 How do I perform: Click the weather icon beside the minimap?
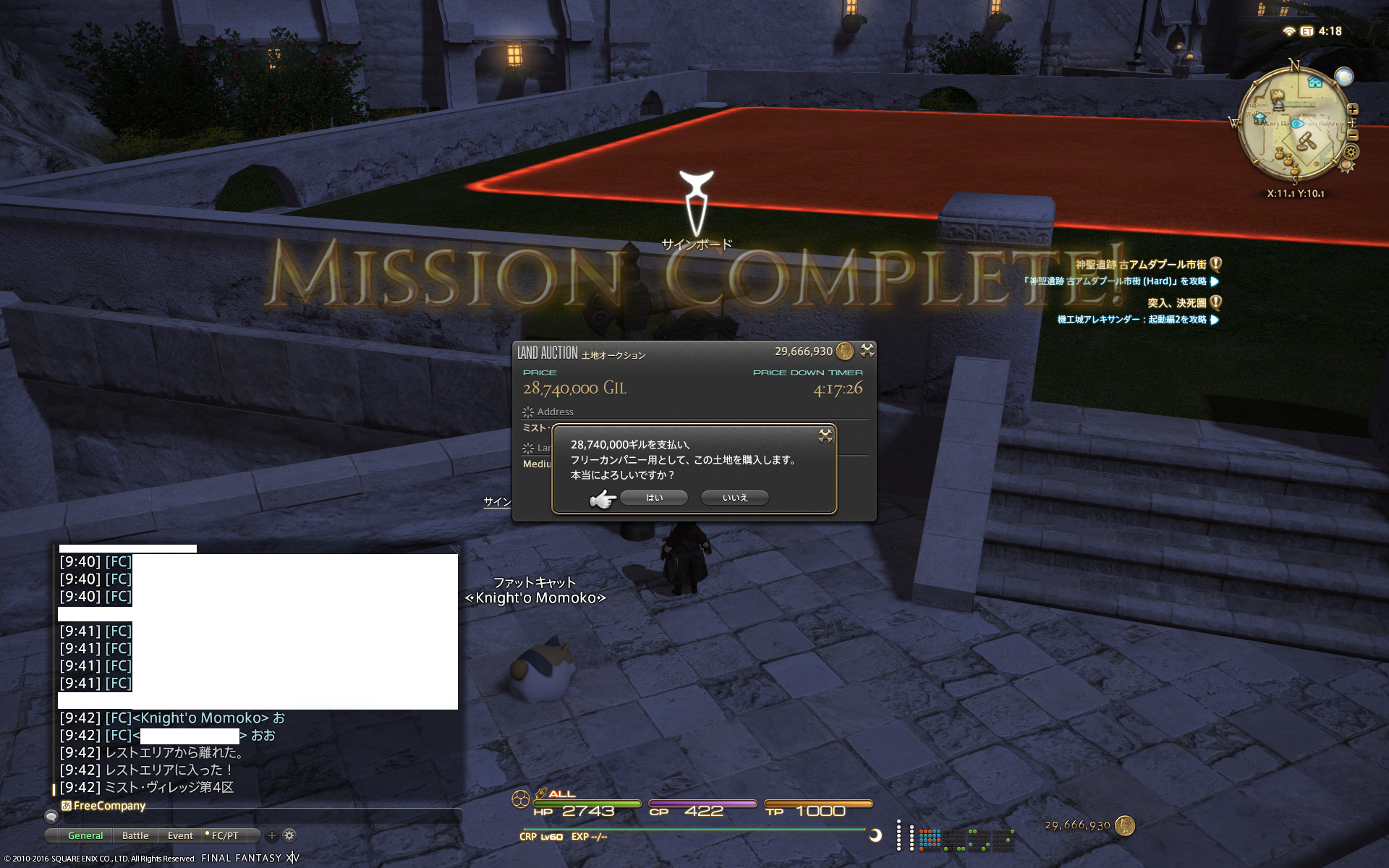(x=1344, y=77)
